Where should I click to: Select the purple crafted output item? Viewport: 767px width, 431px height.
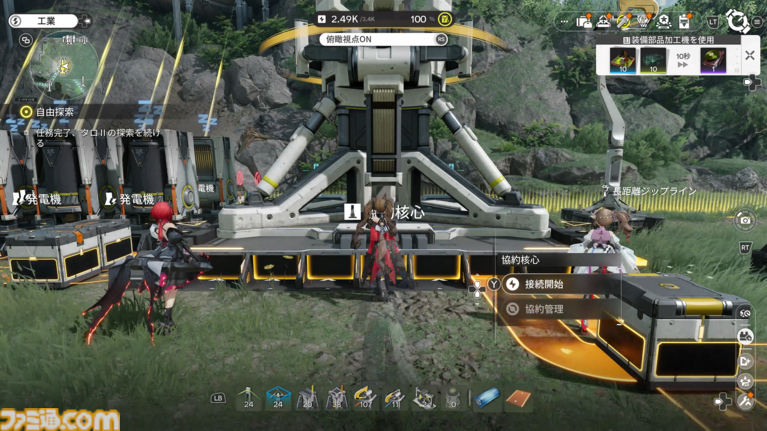(713, 60)
